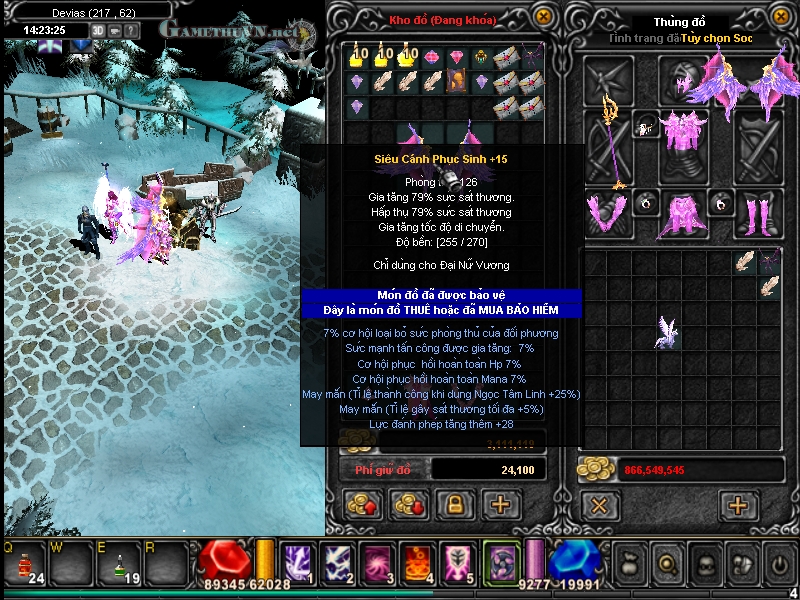
Task: Deposit zen into the warehouse
Action: point(360,505)
